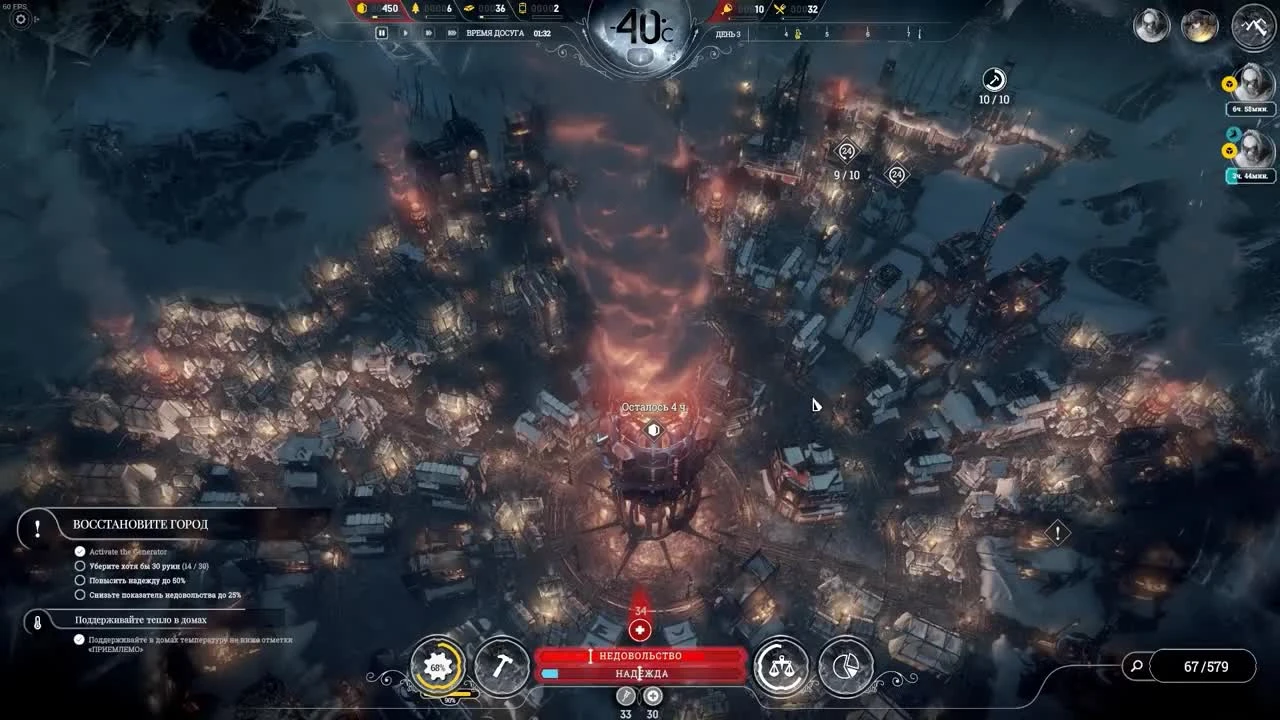Click the exclamation alert marker on the map
1280x720 pixels.
point(1057,533)
